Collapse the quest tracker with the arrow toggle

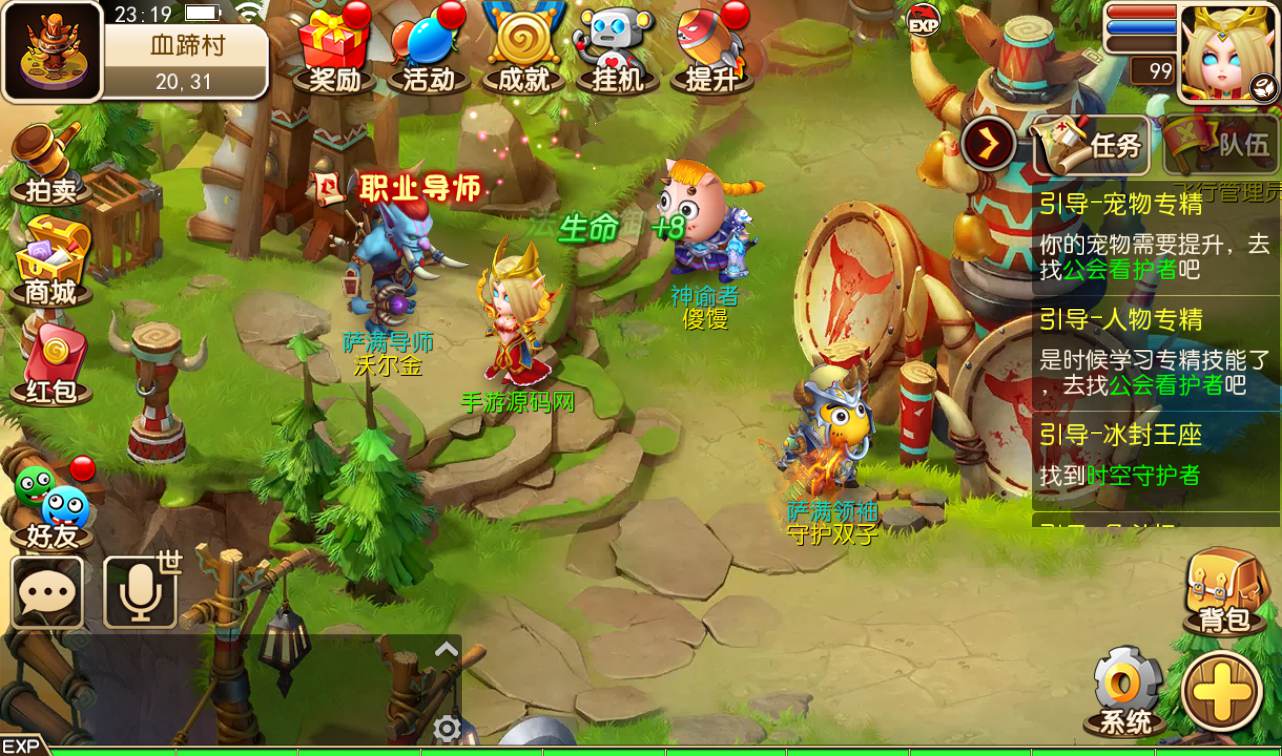tap(988, 144)
